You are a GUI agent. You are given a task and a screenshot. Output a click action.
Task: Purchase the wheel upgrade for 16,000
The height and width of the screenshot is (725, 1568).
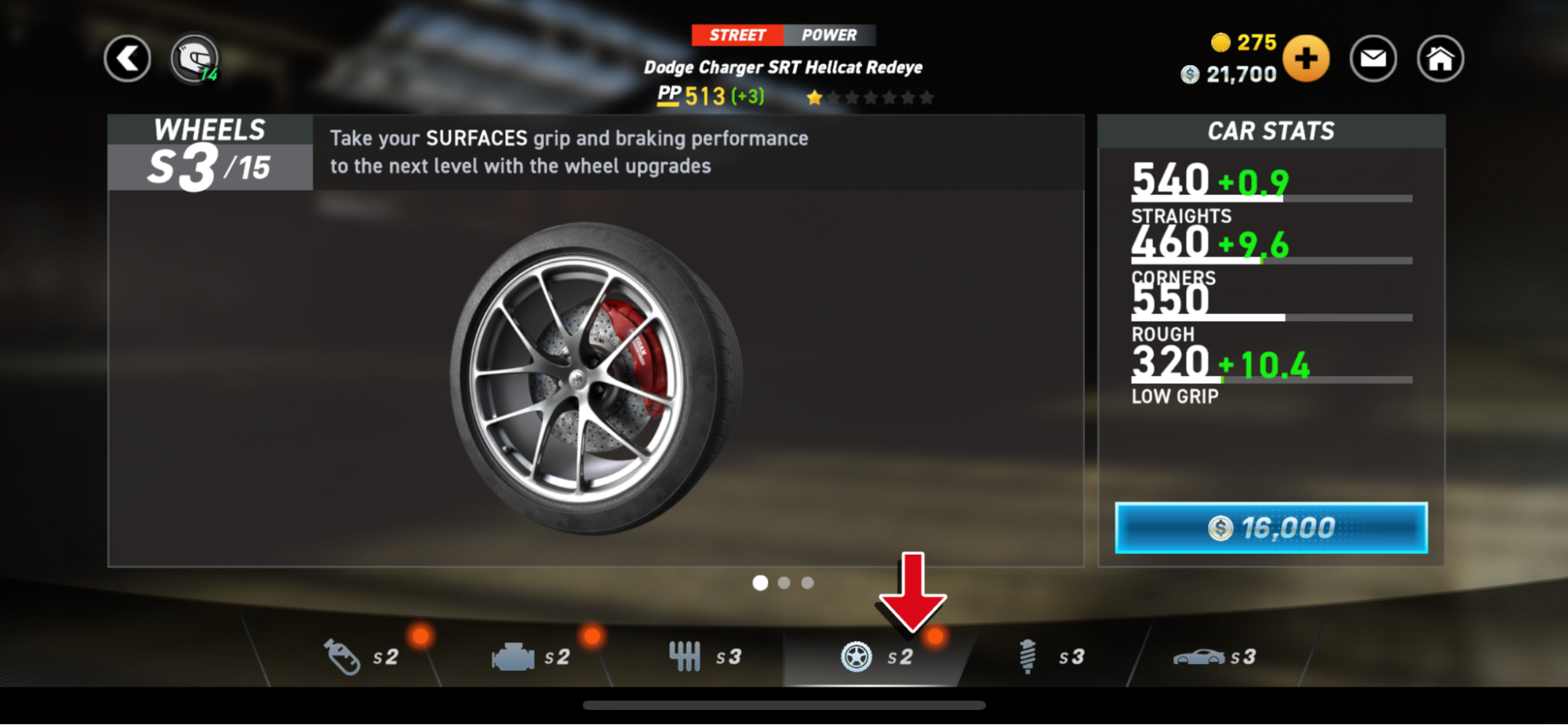pyautogui.click(x=1269, y=527)
